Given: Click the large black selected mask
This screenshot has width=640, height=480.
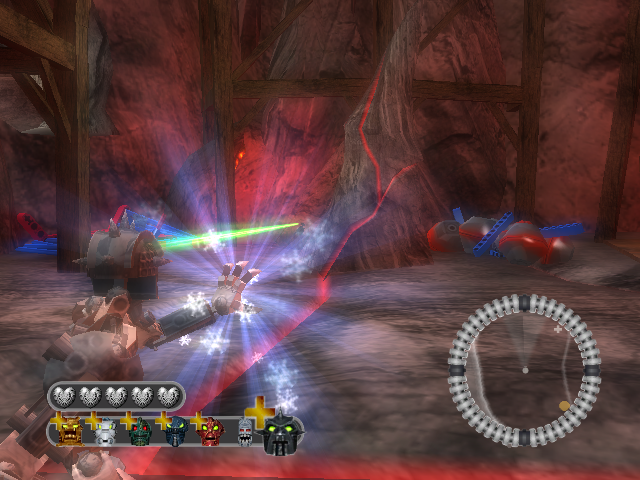Looking at the screenshot, I should coord(282,434).
